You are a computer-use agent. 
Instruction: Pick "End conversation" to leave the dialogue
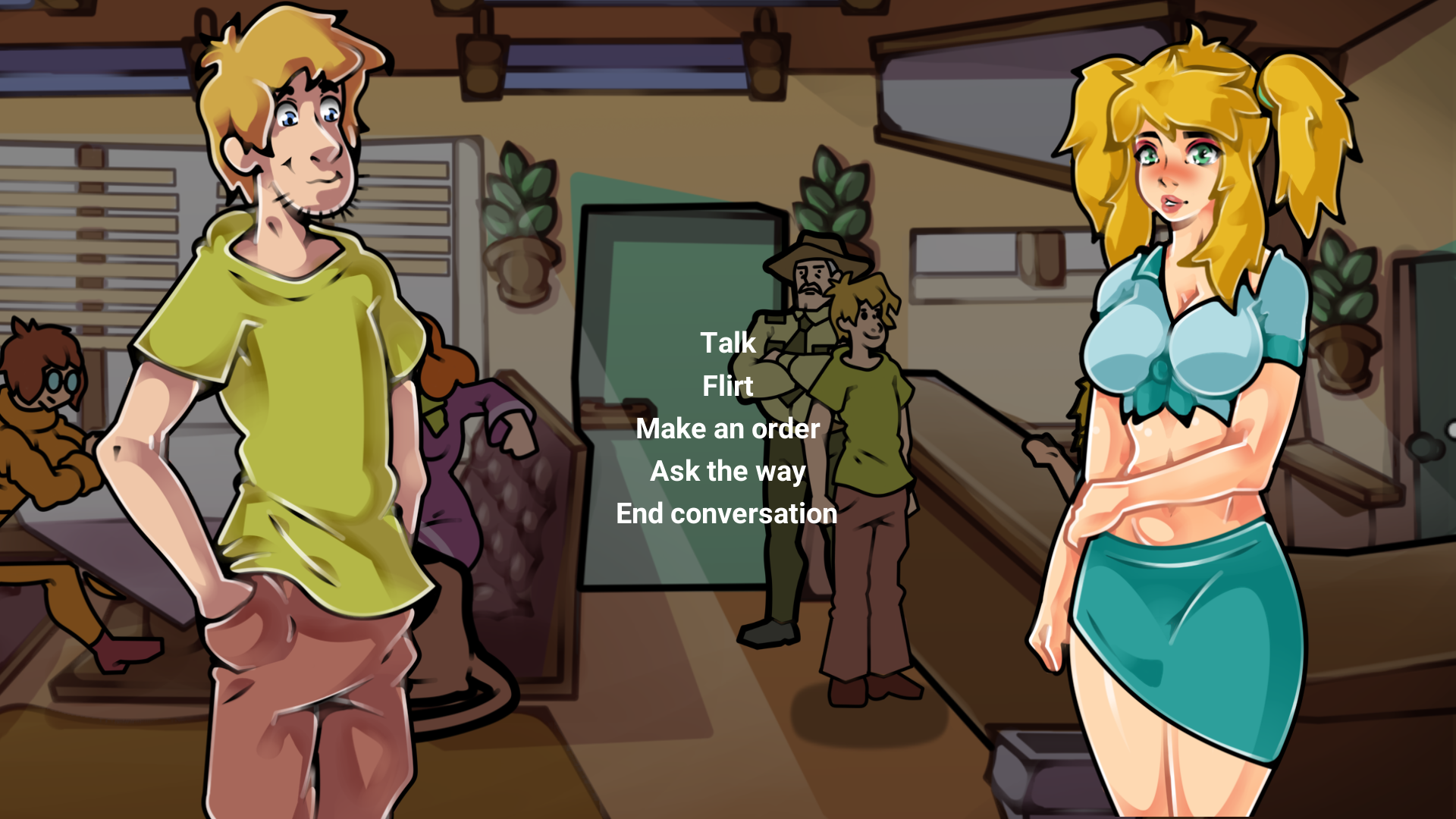727,513
